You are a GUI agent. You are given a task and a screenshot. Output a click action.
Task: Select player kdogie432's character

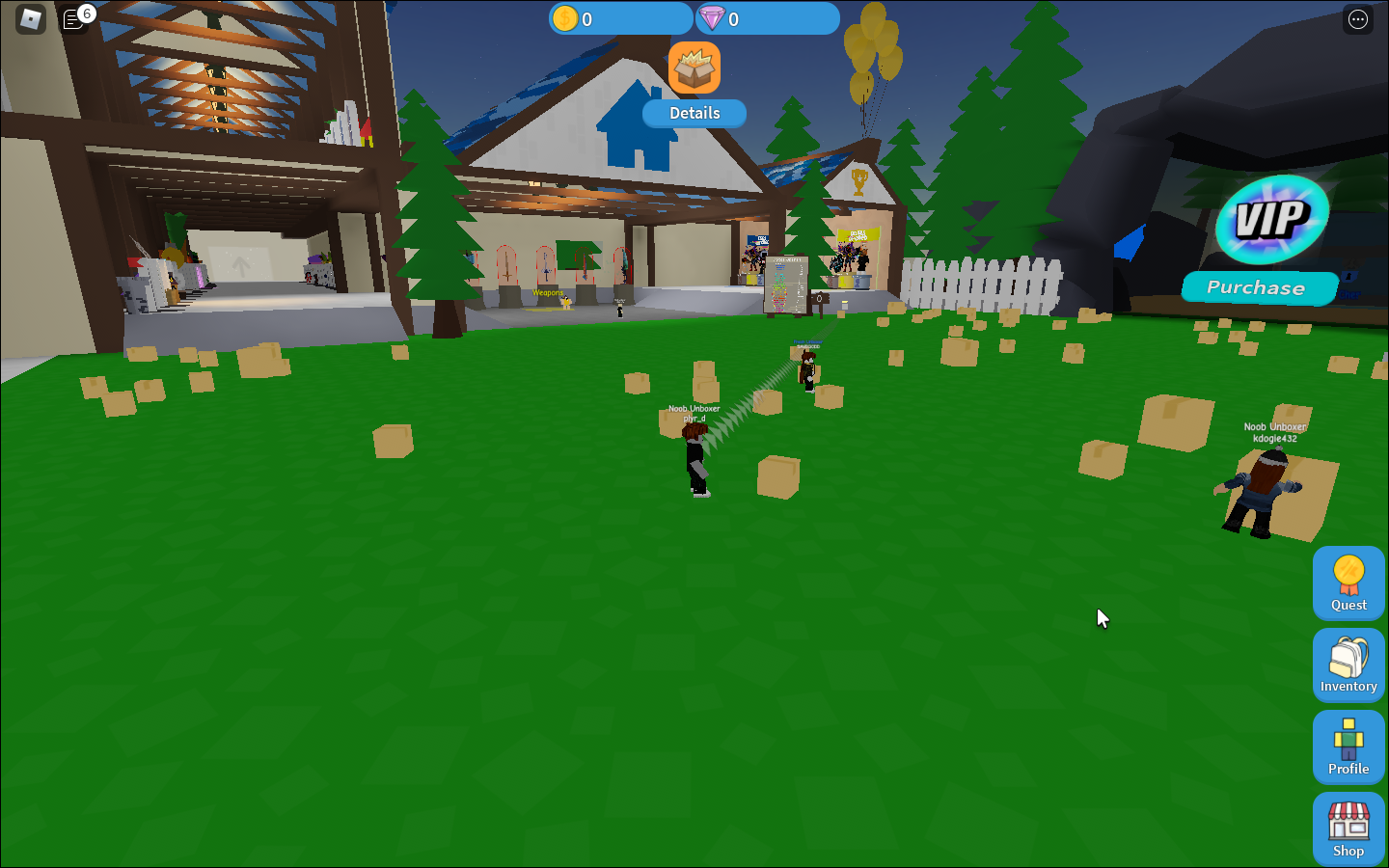(1259, 492)
